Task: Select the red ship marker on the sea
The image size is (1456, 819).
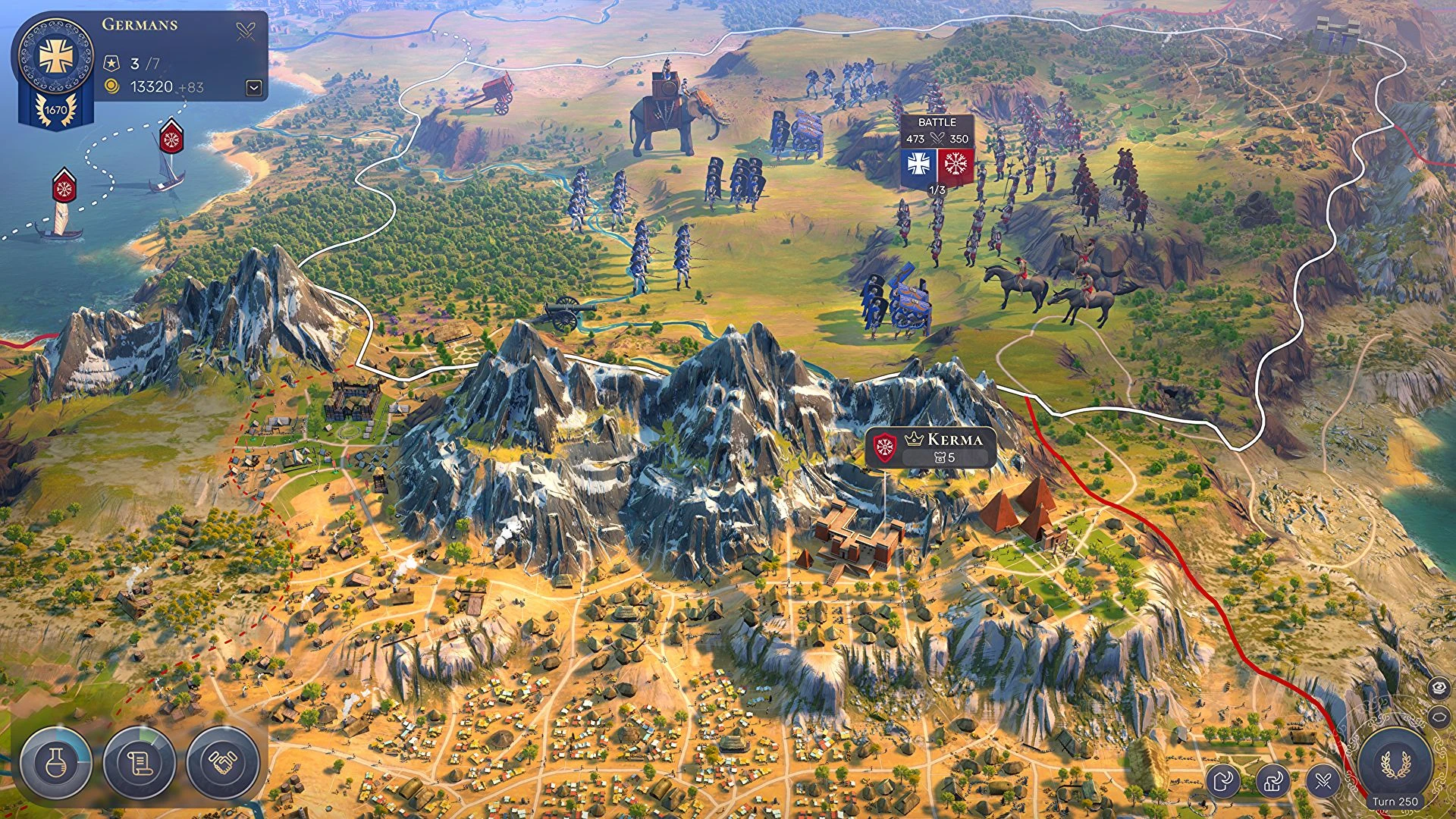Action: (171, 139)
